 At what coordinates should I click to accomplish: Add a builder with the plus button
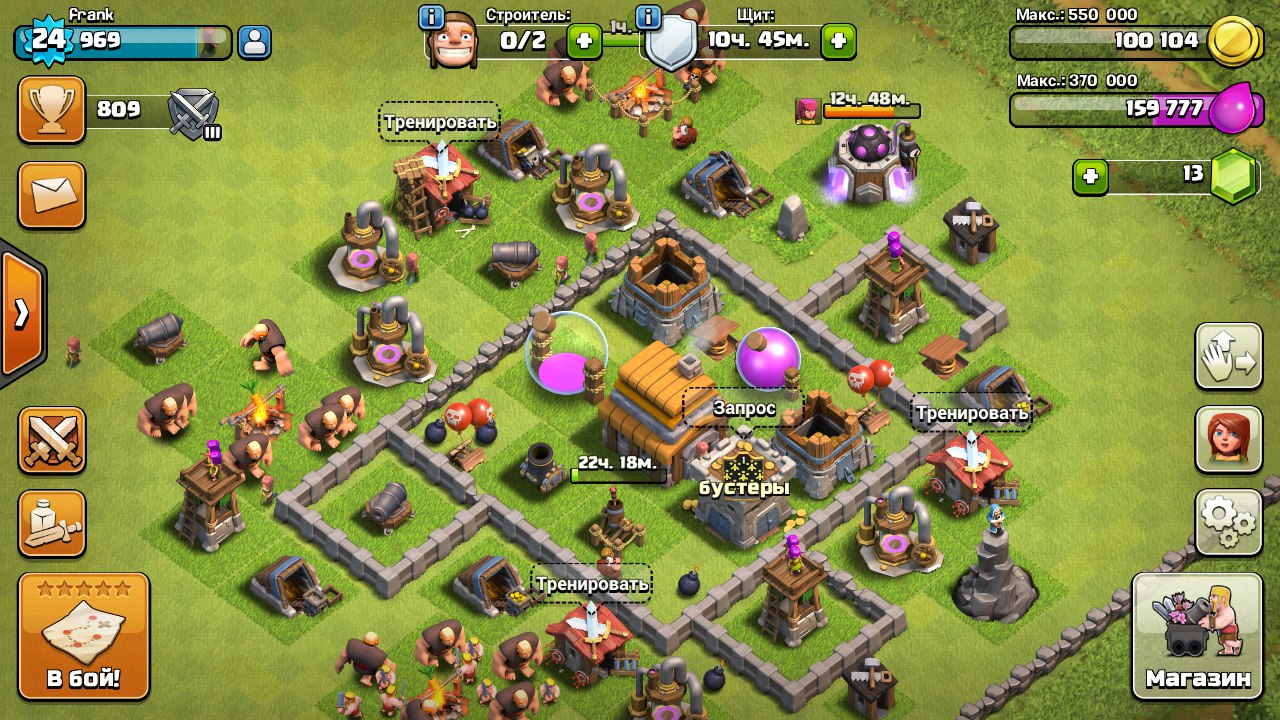point(584,42)
